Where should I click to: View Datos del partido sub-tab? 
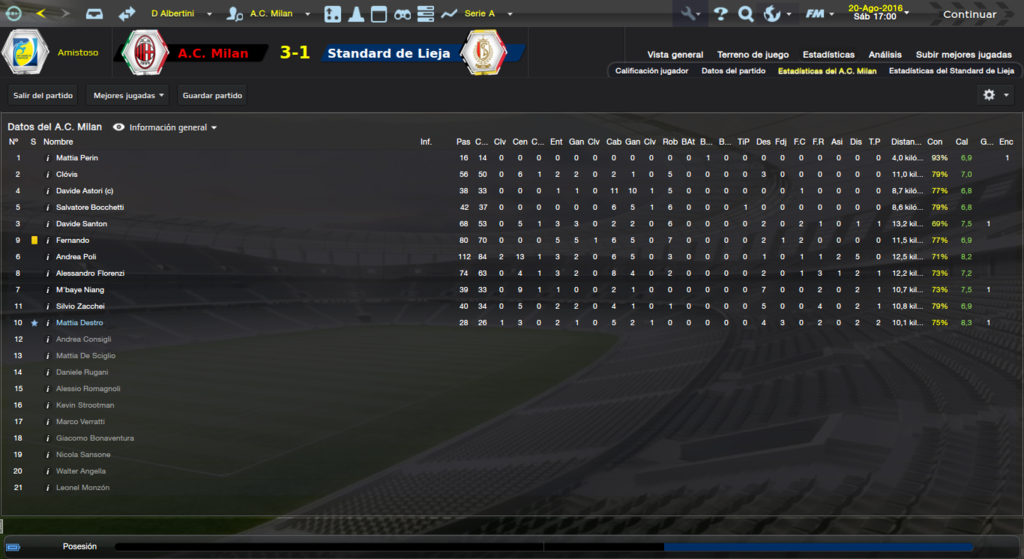click(x=733, y=71)
